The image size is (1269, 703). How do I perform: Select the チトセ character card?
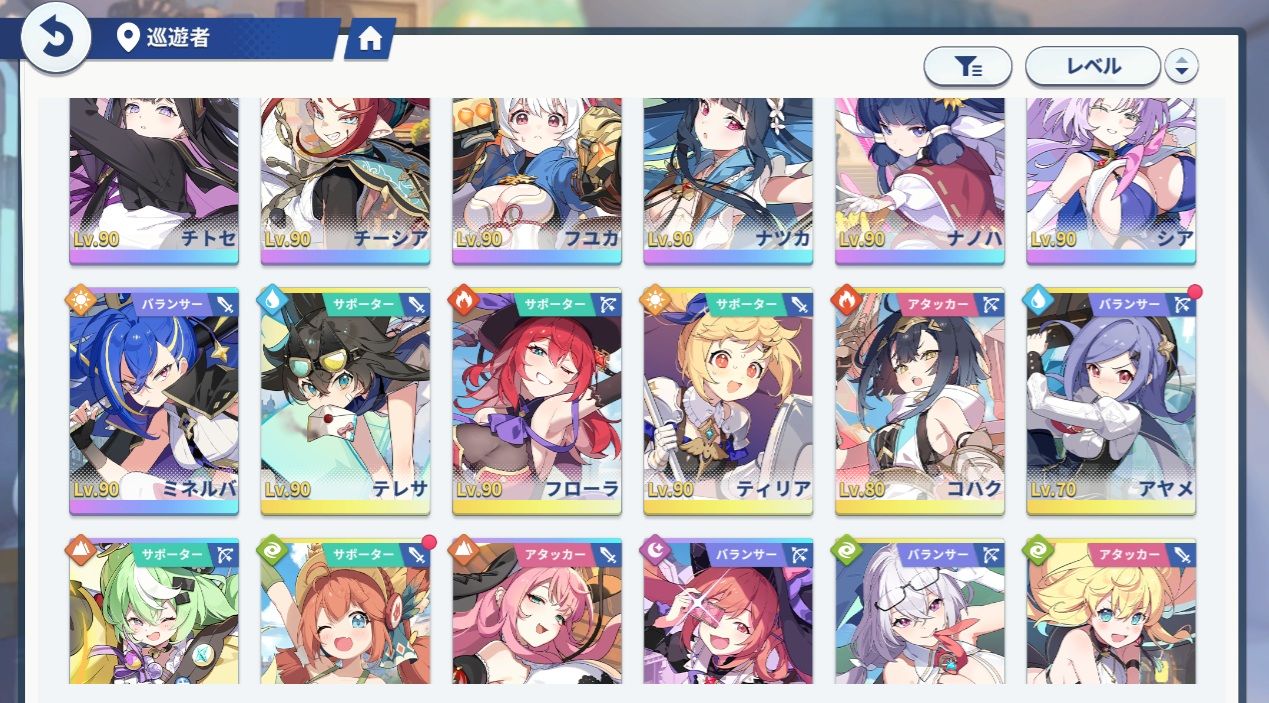tap(154, 180)
